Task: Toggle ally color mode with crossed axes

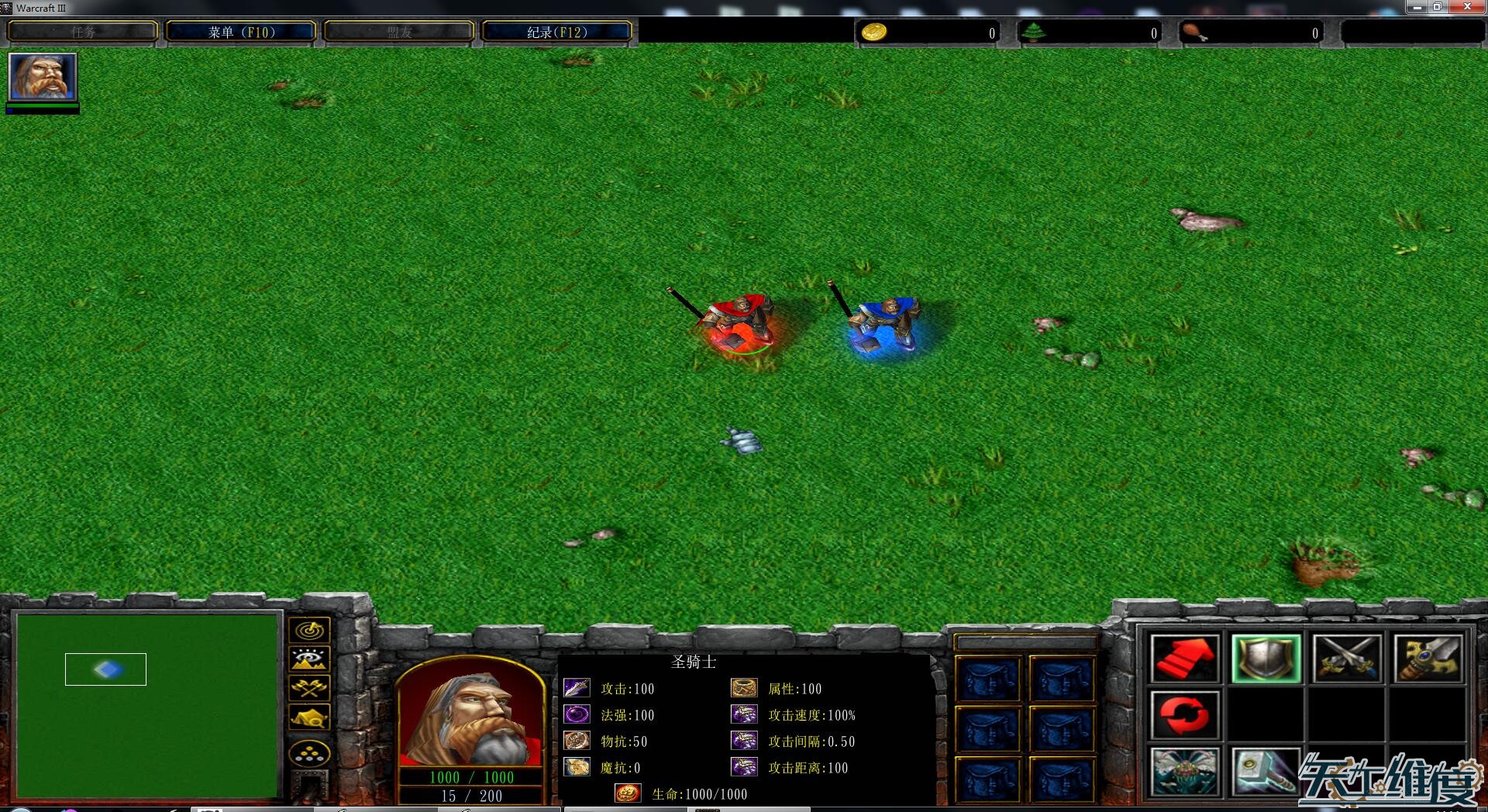Action: point(309,688)
